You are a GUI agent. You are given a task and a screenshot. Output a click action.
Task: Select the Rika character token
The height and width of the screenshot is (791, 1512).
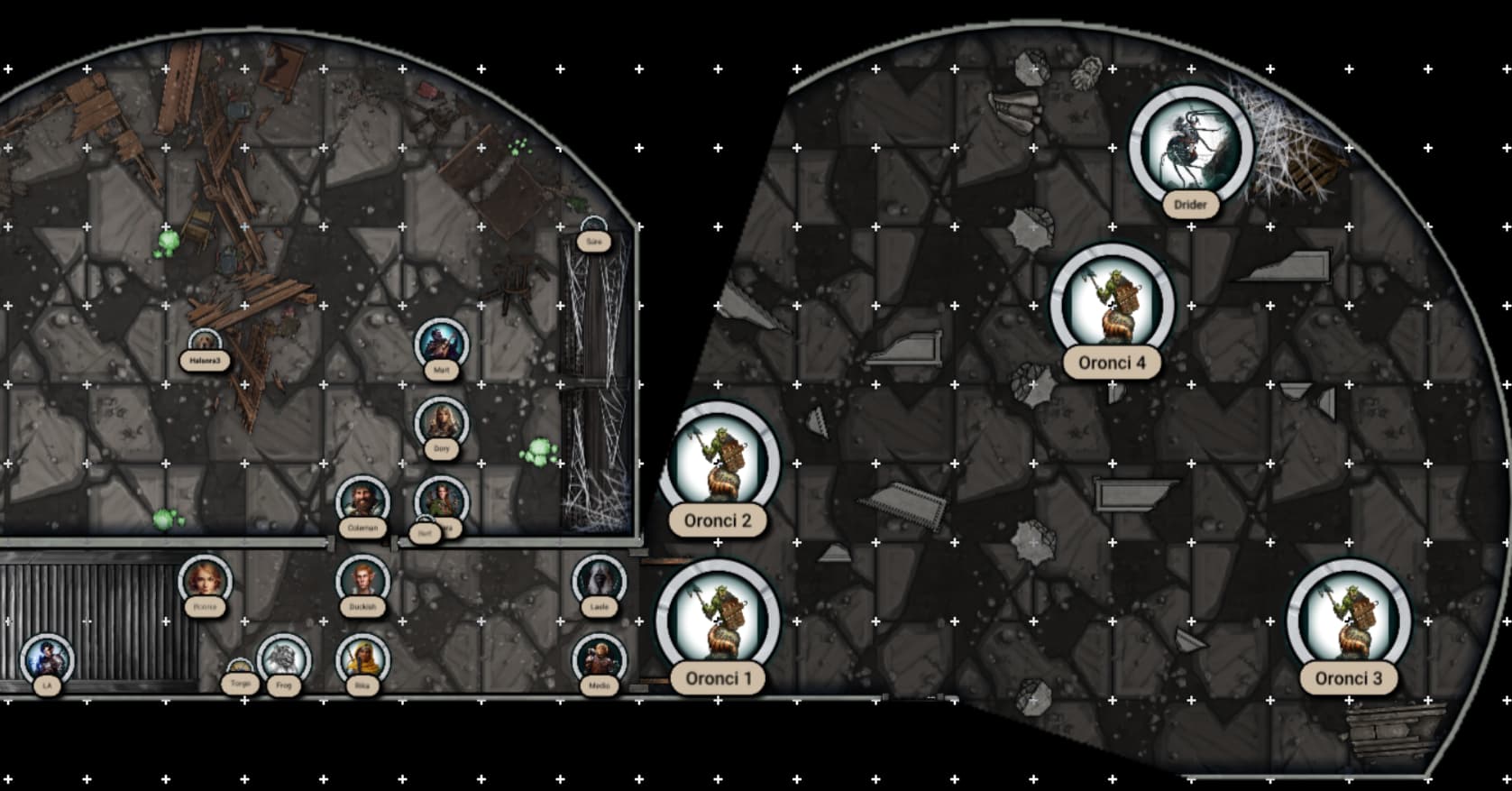tap(362, 659)
